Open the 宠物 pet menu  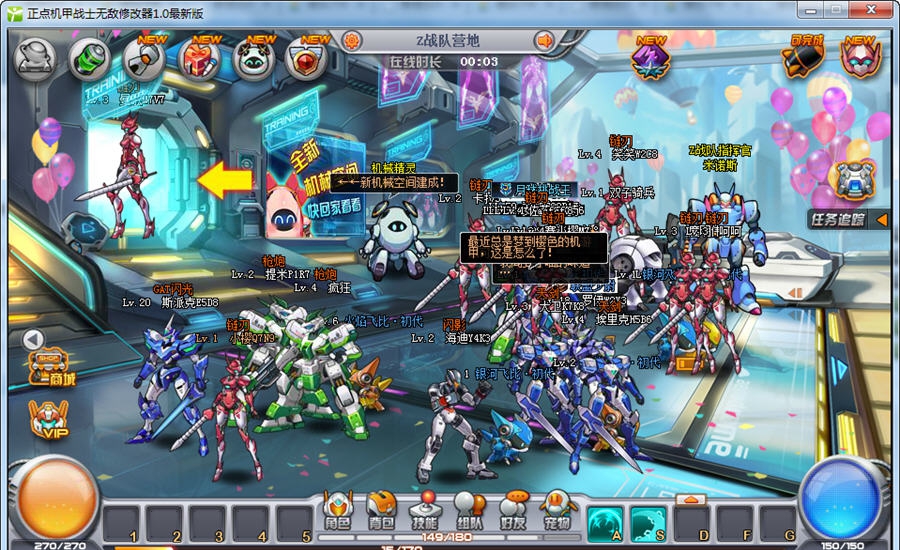coord(557,510)
